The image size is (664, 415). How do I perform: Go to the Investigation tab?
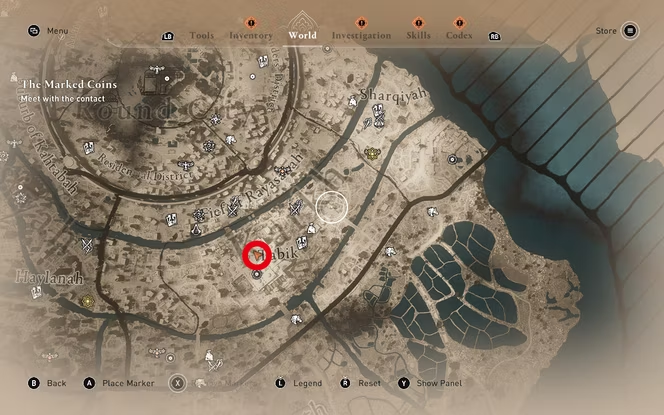click(x=361, y=35)
